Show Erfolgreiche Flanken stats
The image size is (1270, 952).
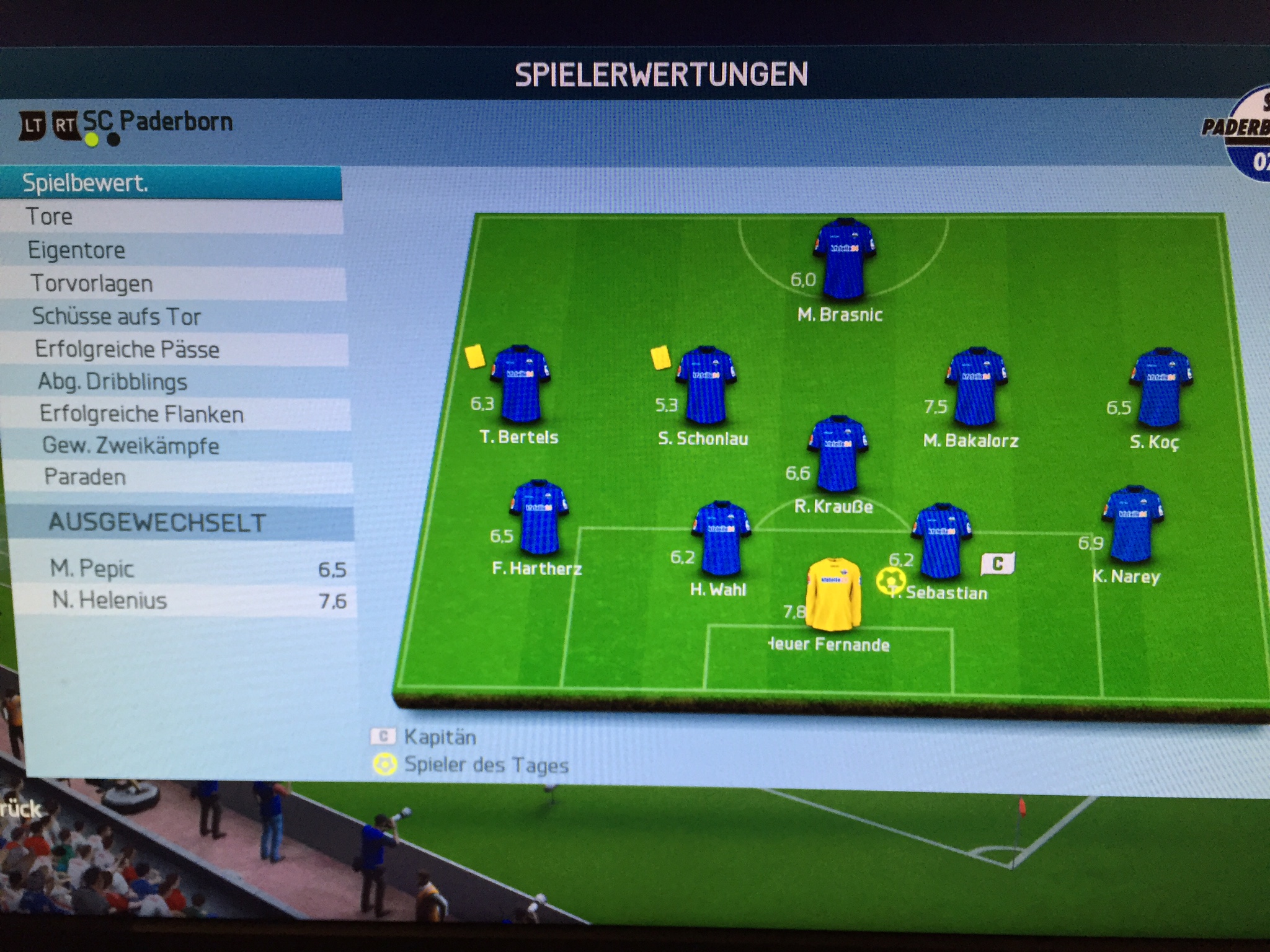pyautogui.click(x=179, y=414)
